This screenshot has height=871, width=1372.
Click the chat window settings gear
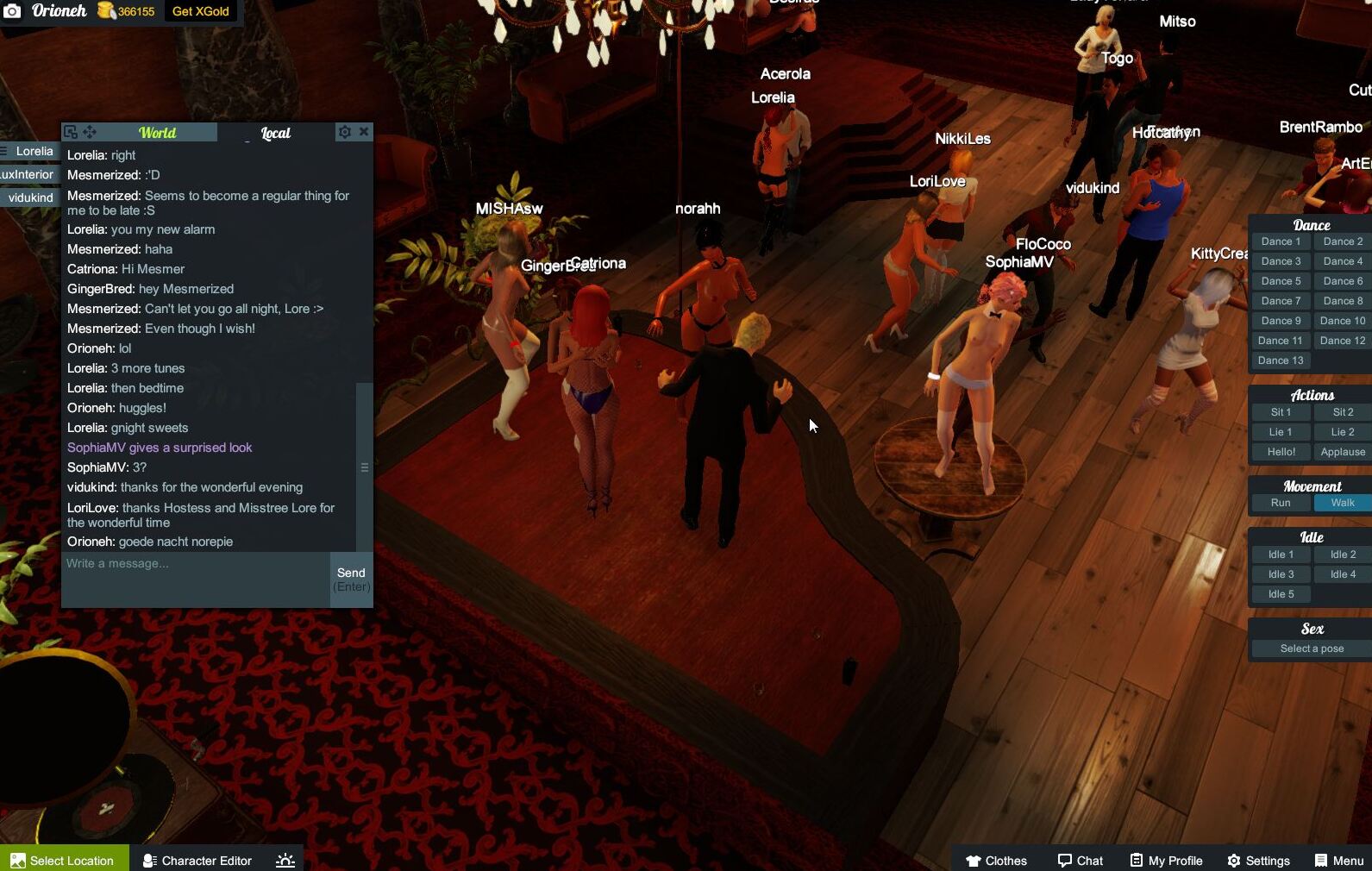click(x=345, y=131)
